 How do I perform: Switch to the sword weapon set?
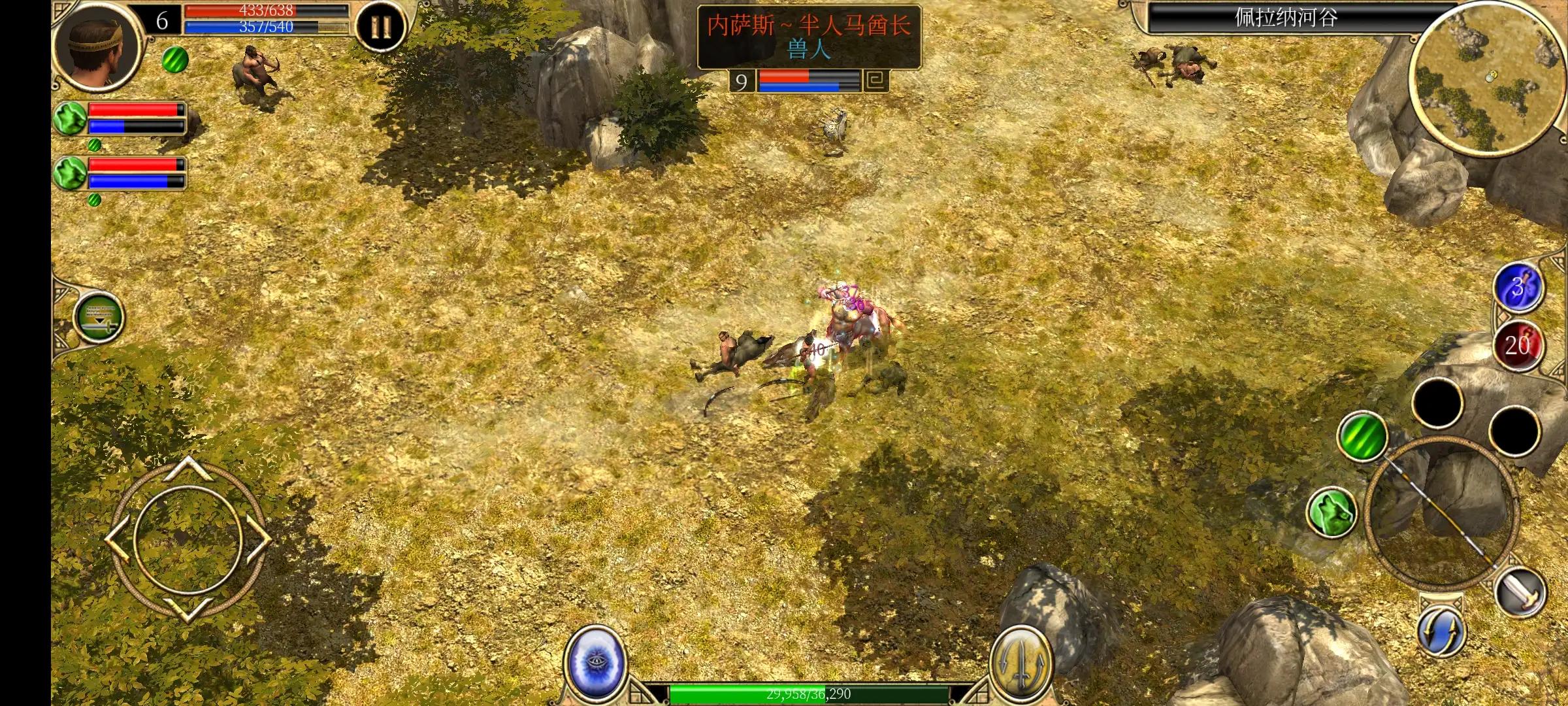click(1521, 592)
